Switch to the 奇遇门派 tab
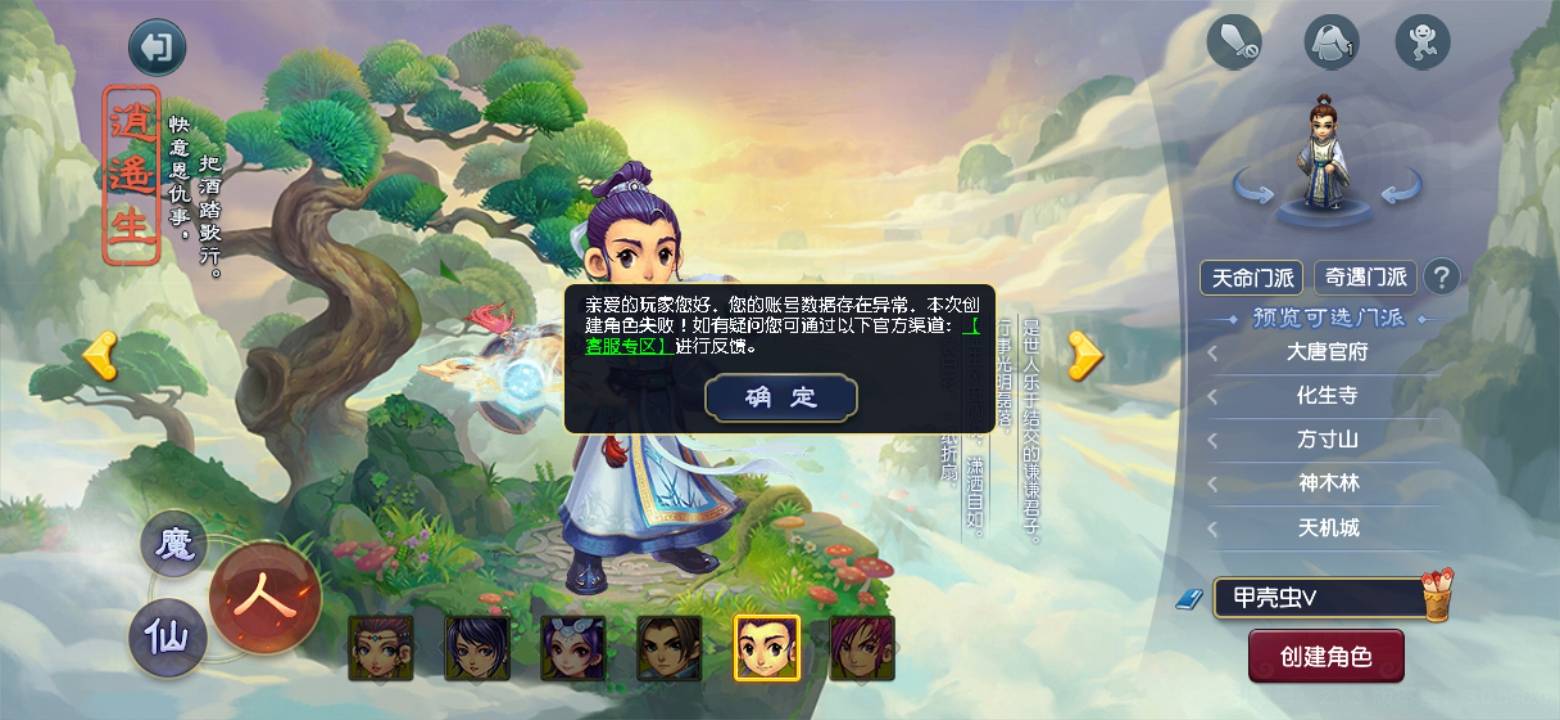Image resolution: width=1560 pixels, height=720 pixels. (x=1367, y=277)
